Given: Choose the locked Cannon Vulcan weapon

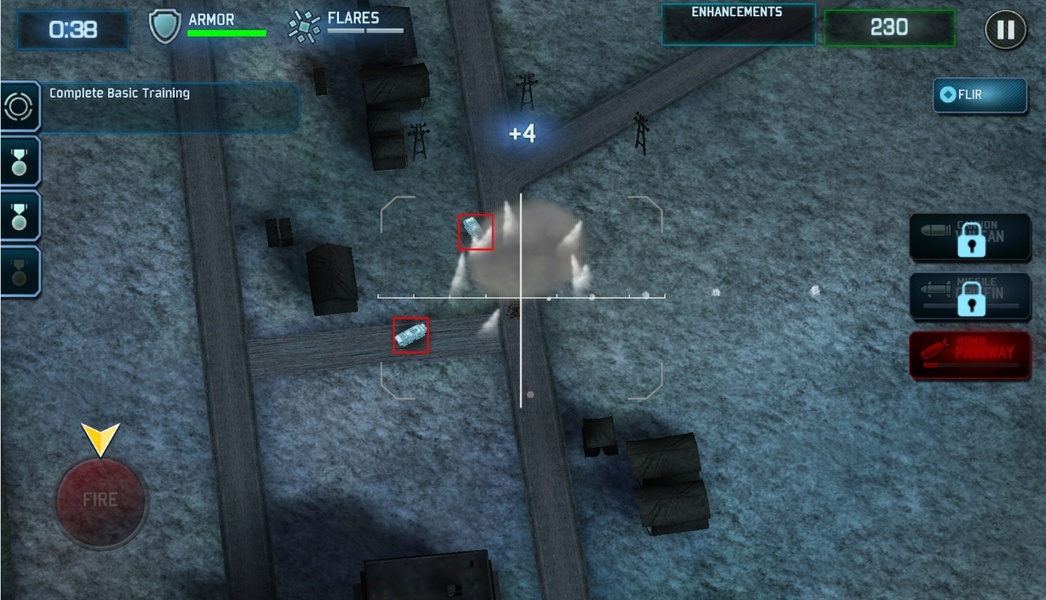Looking at the screenshot, I should click(x=969, y=239).
